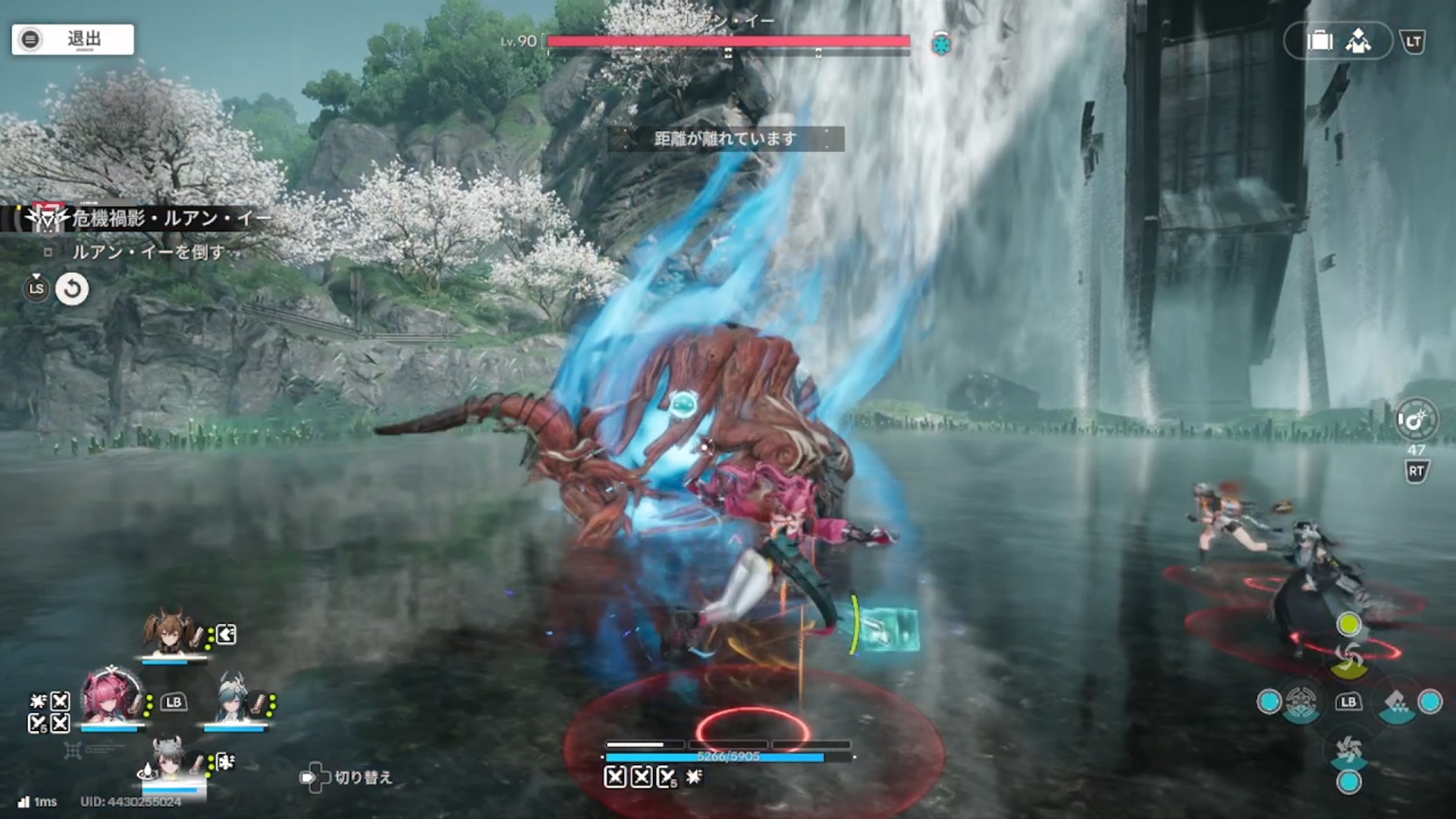Open the team formation icon beside the suitcase
1456x819 pixels.
pos(1358,41)
